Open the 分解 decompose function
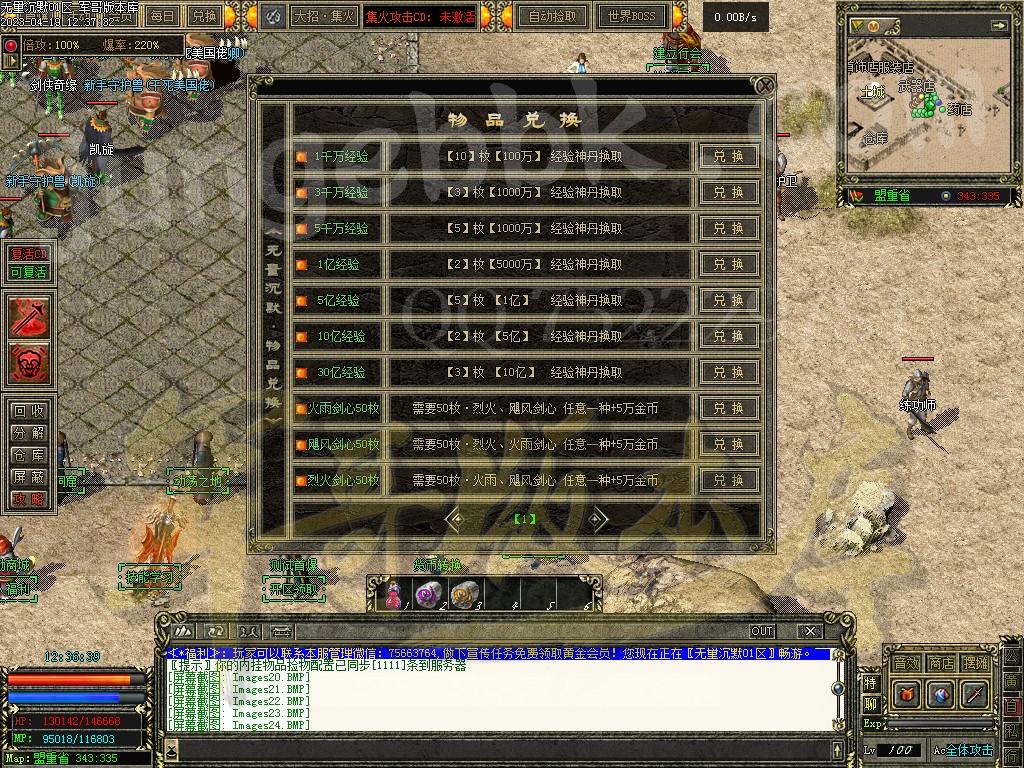The width and height of the screenshot is (1024, 768). tap(27, 433)
